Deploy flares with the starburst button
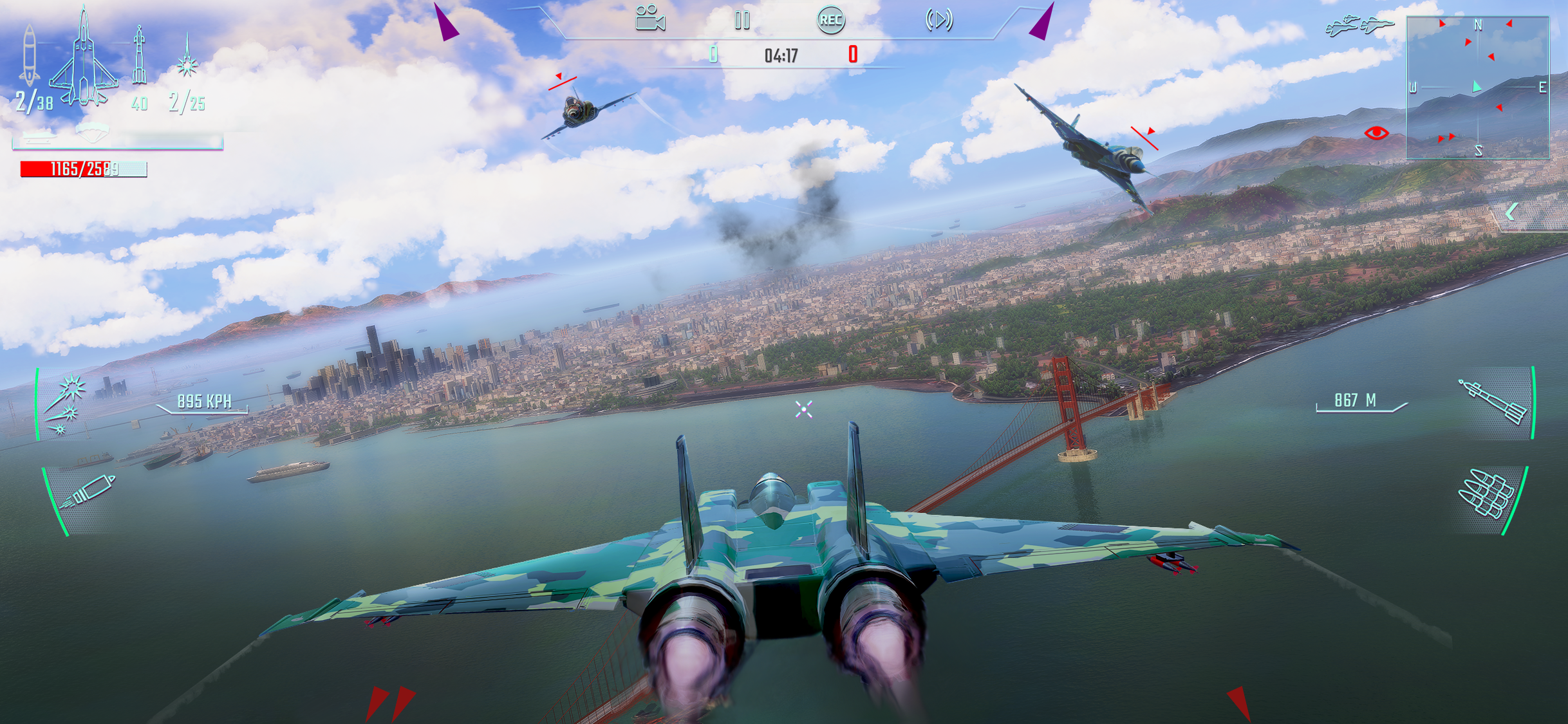The width and height of the screenshot is (1568, 724). tap(67, 405)
